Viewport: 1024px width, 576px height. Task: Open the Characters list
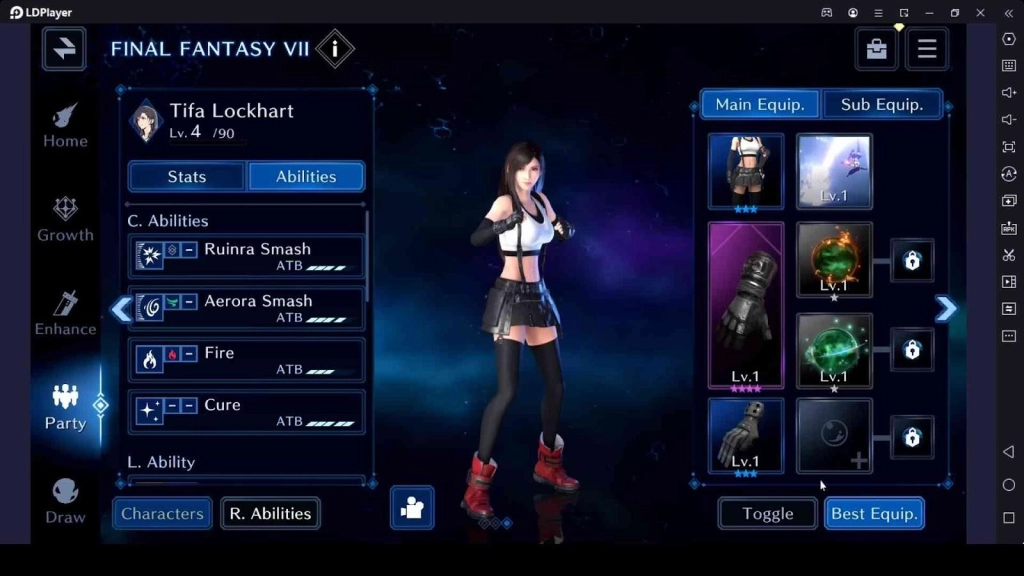(162, 513)
